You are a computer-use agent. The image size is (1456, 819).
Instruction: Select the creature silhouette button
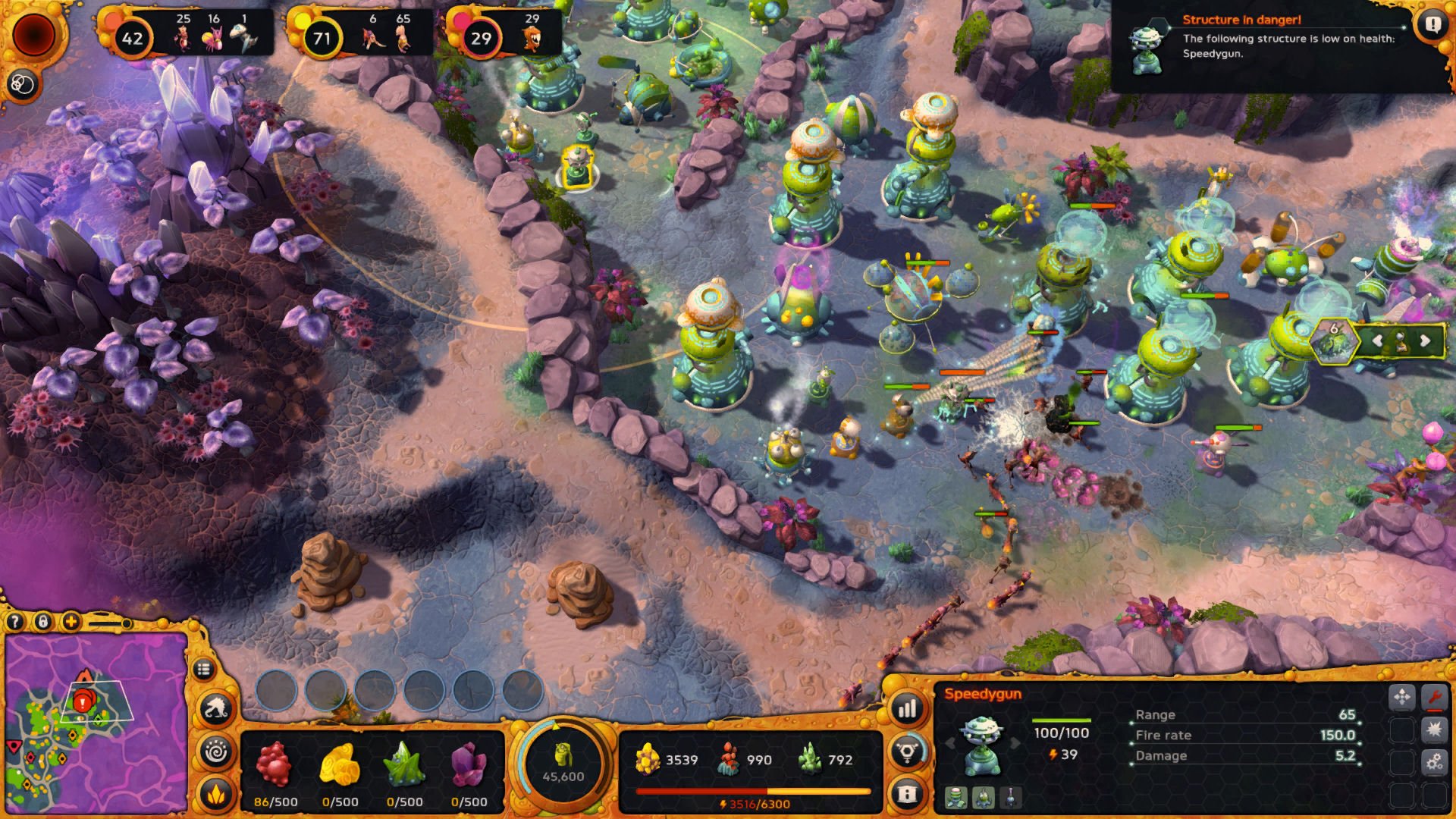[216, 709]
